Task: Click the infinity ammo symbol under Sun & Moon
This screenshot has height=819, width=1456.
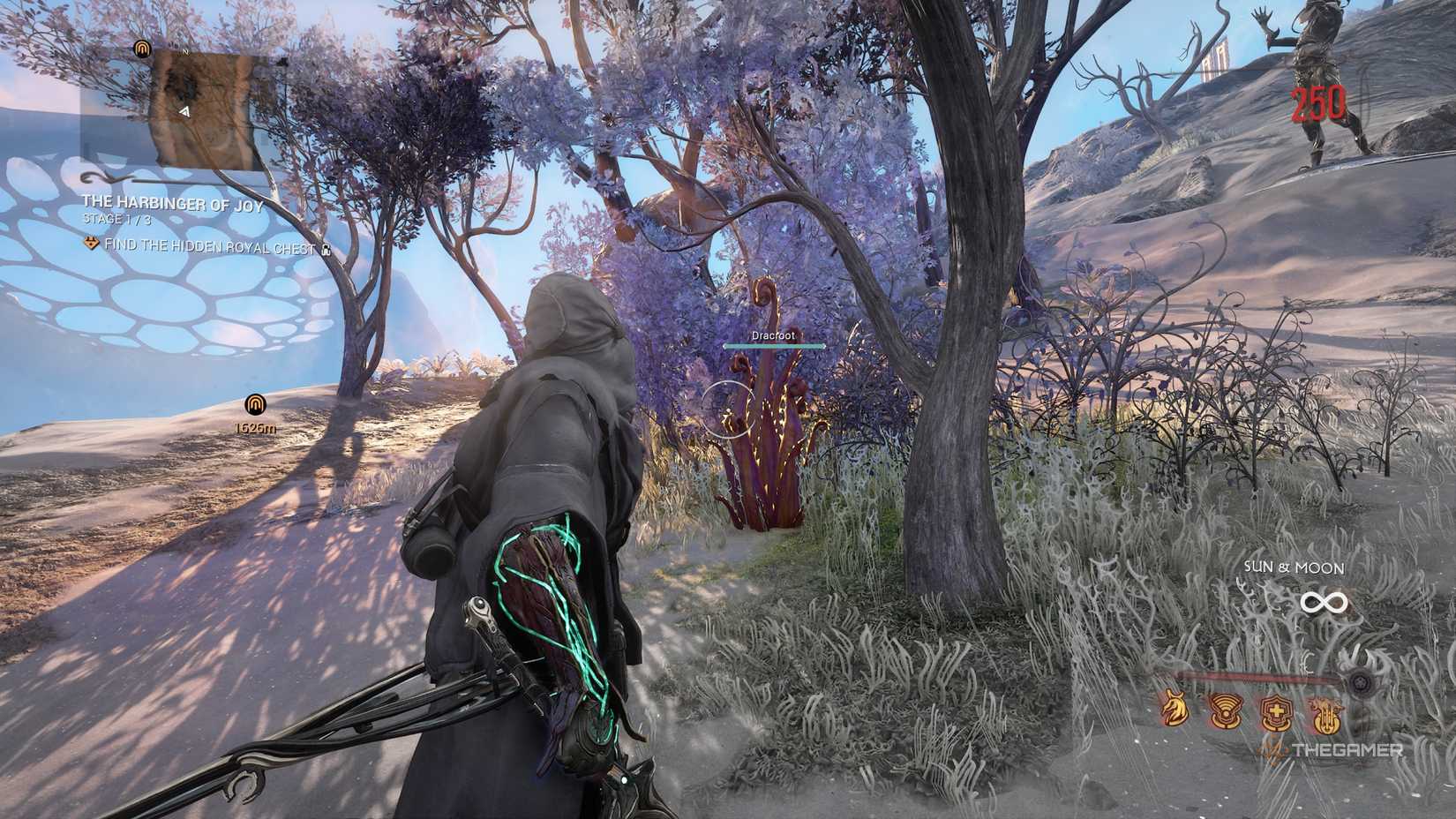Action: (x=1325, y=601)
